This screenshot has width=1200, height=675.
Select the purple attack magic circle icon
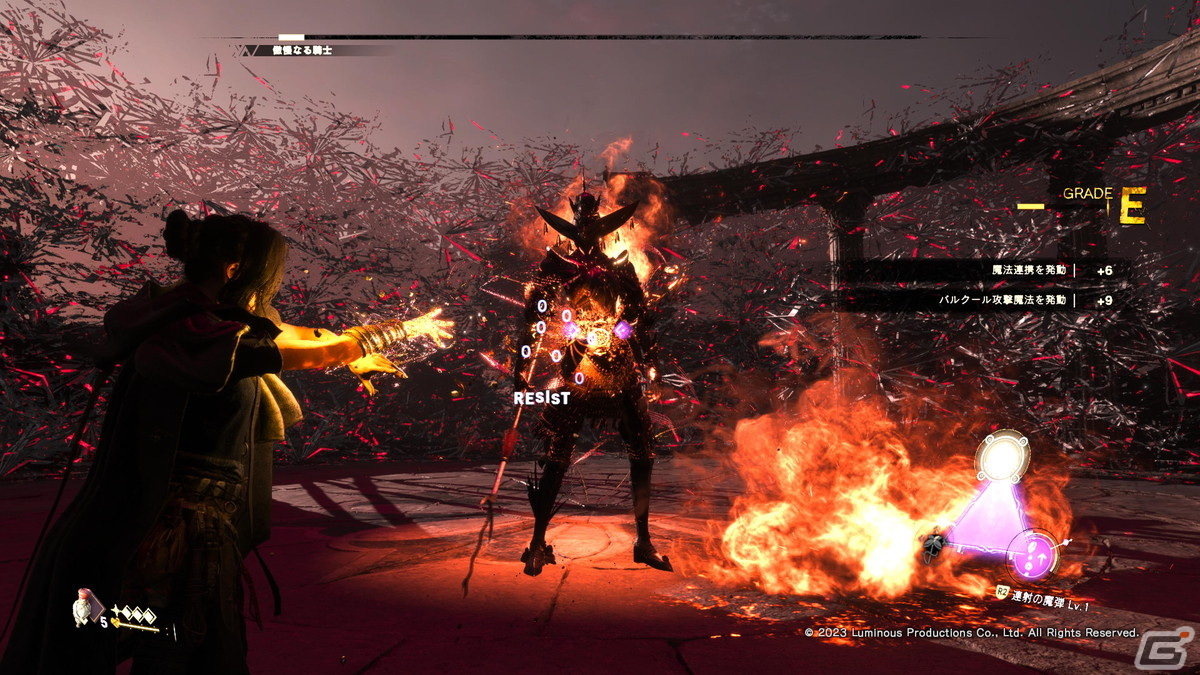click(x=1030, y=555)
